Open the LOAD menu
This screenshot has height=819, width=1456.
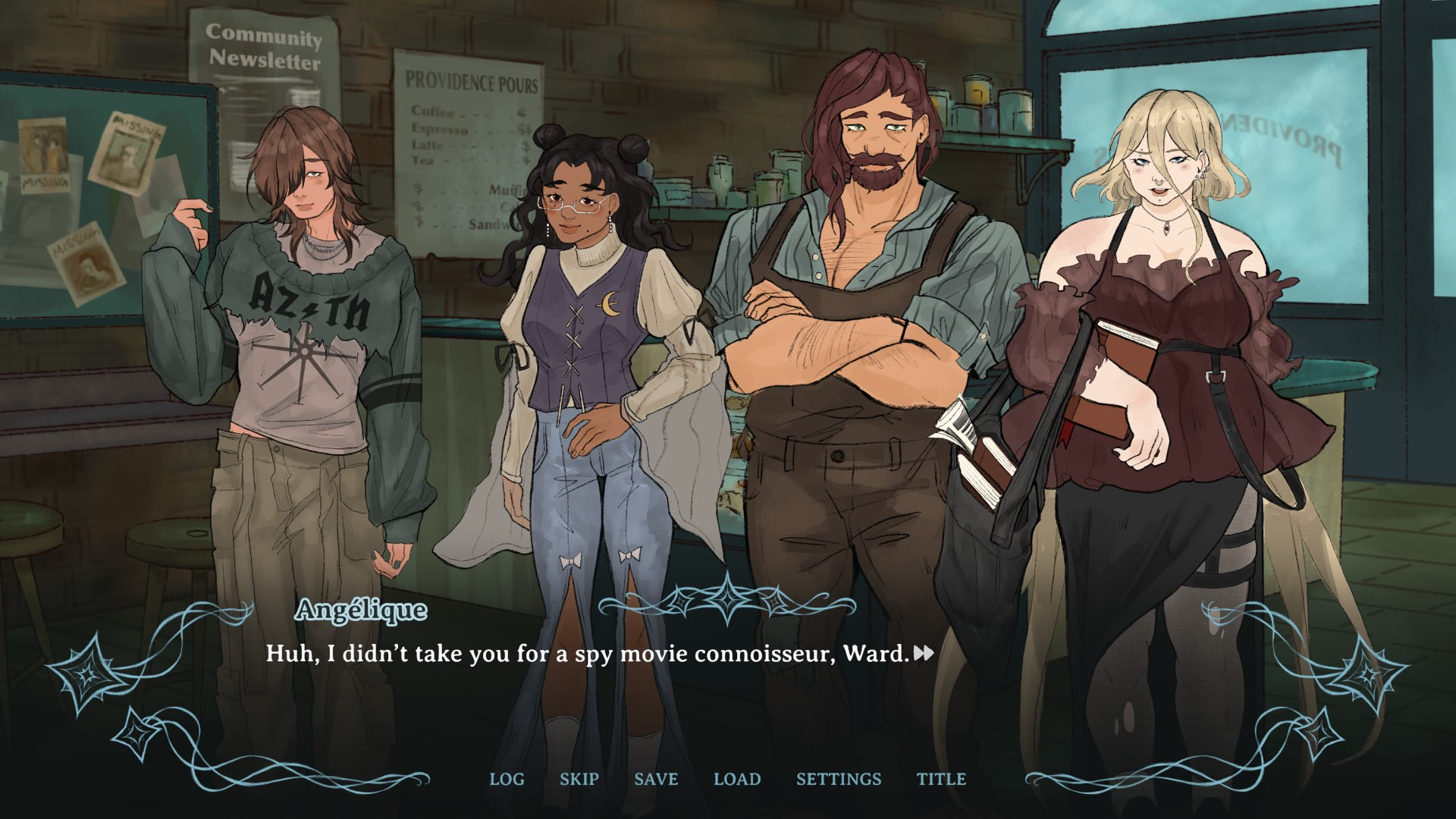tap(737, 779)
